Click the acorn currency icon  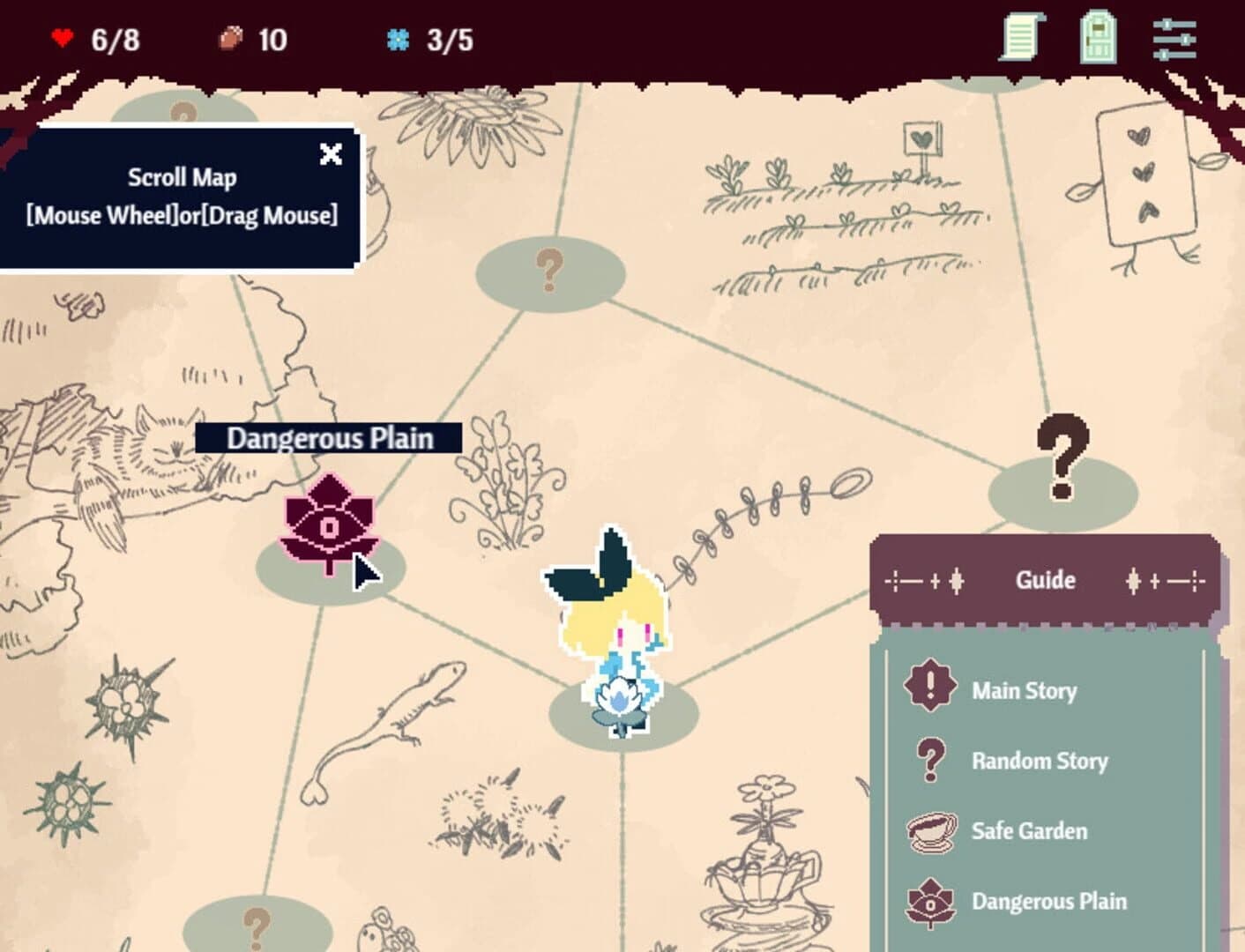pos(231,38)
